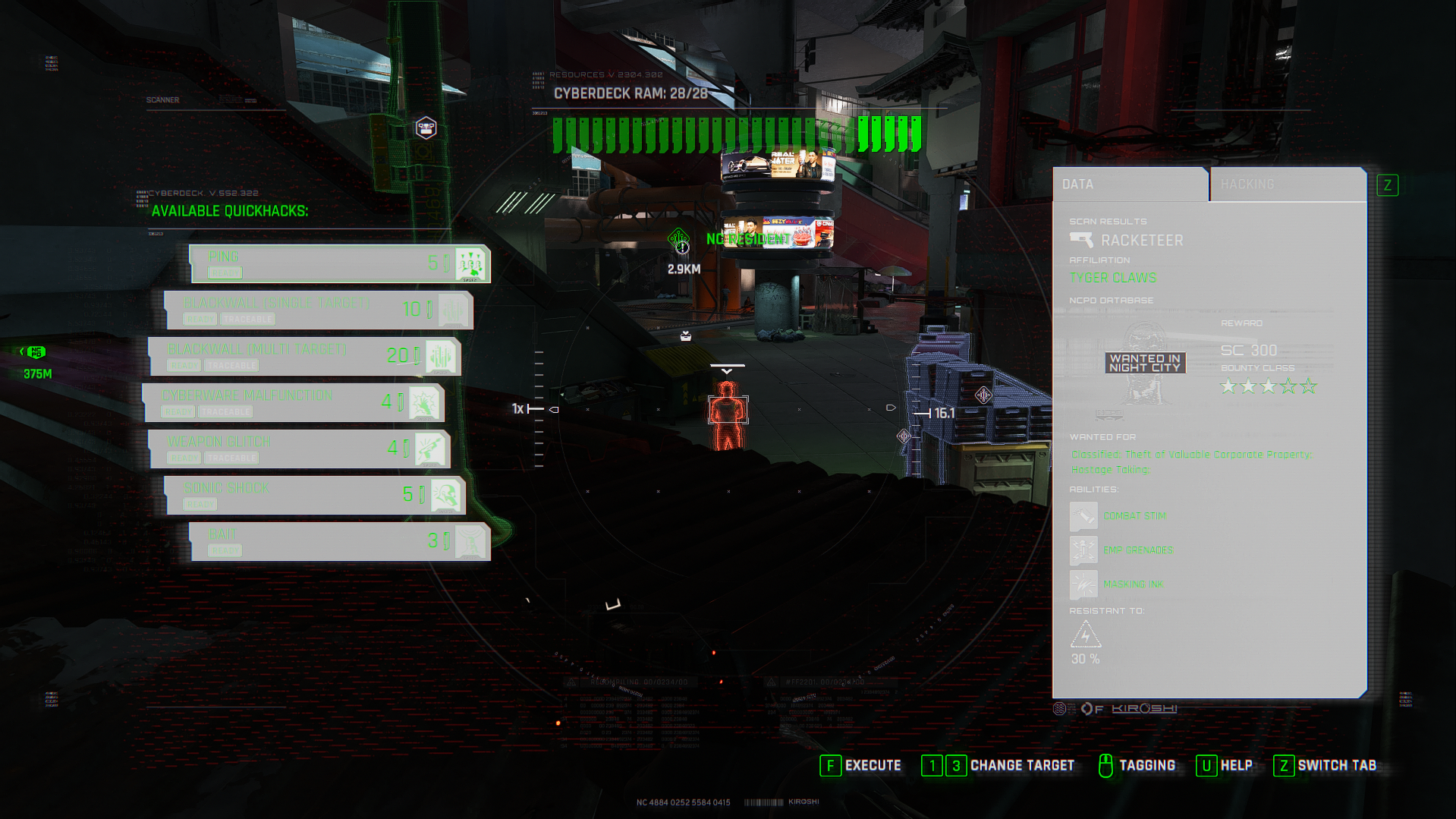Activate the Sonic Shock quickhack
Image resolution: width=1456 pixels, height=819 pixels.
[x=315, y=495]
